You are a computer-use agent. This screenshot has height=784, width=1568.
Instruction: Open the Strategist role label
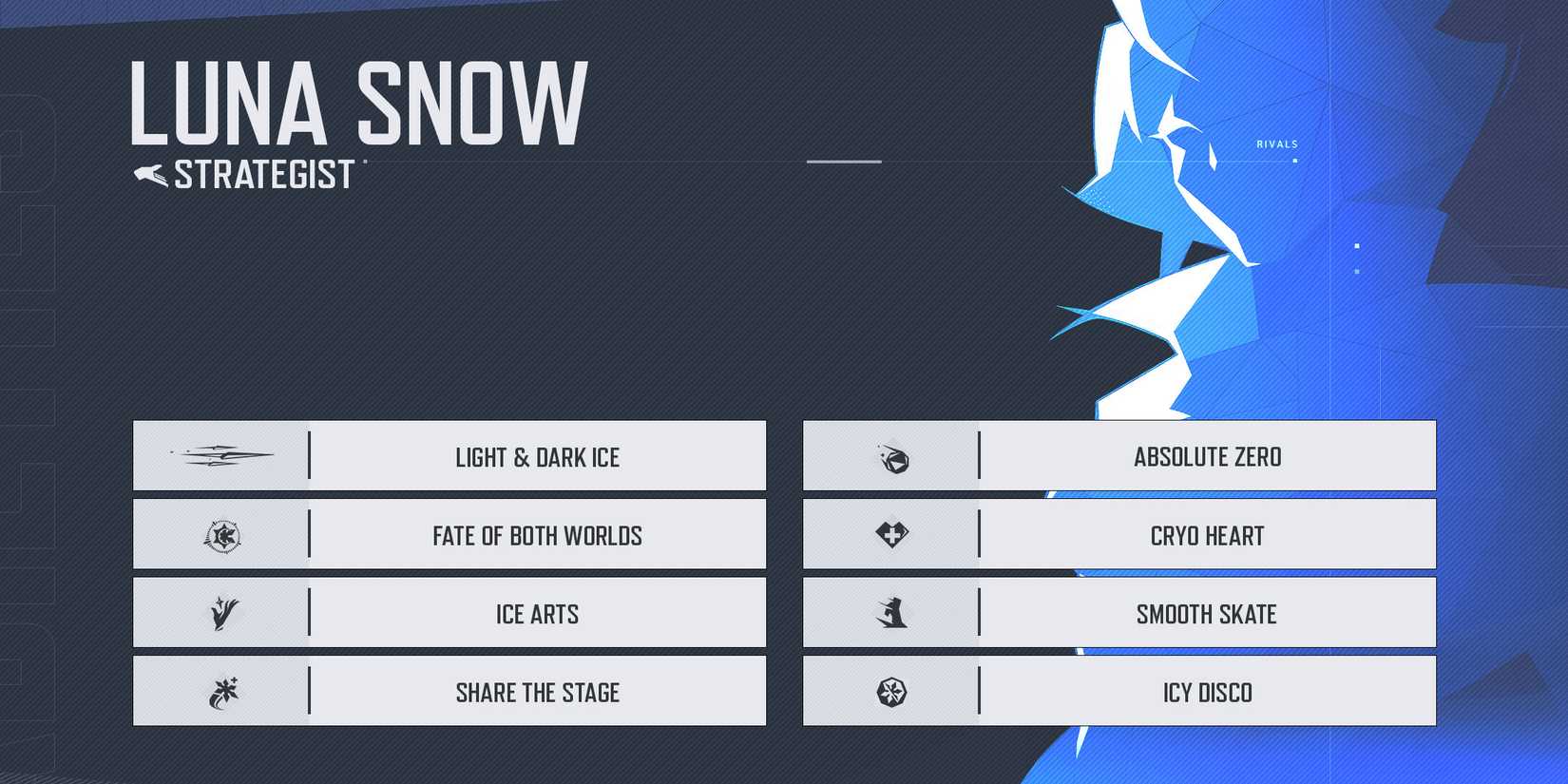pyautogui.click(x=263, y=174)
